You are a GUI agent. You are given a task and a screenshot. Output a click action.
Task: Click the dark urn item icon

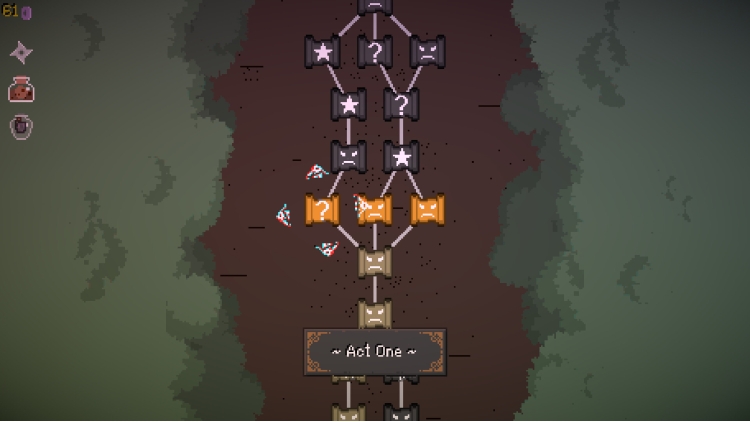point(21,127)
